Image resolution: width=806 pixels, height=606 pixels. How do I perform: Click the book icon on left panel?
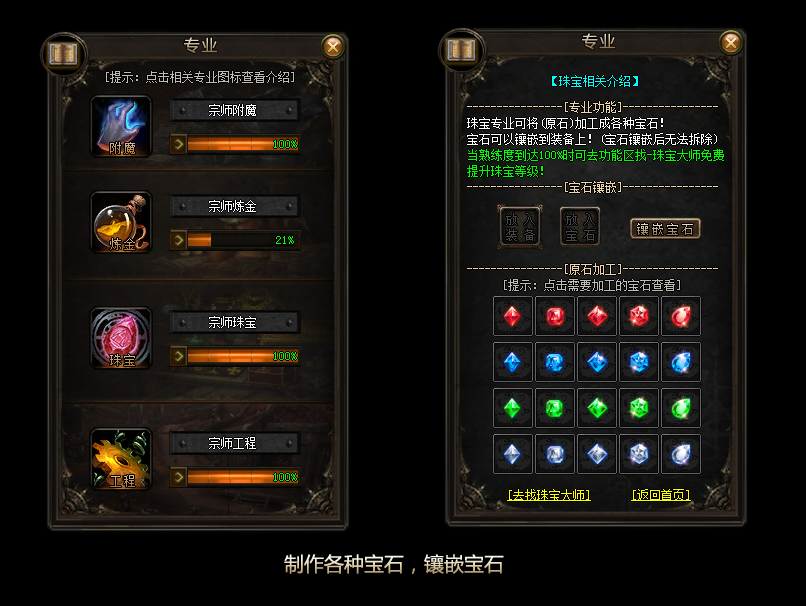62,52
